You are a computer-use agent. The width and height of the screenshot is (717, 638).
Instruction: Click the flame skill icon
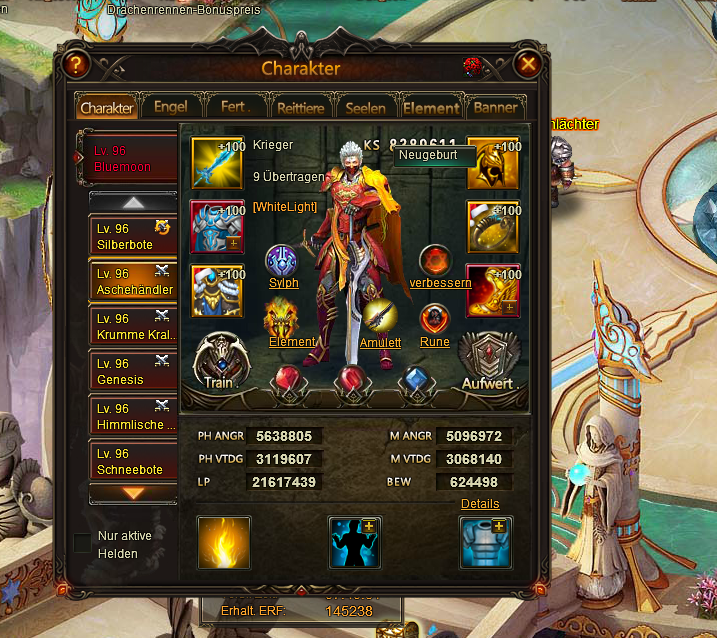tap(223, 543)
